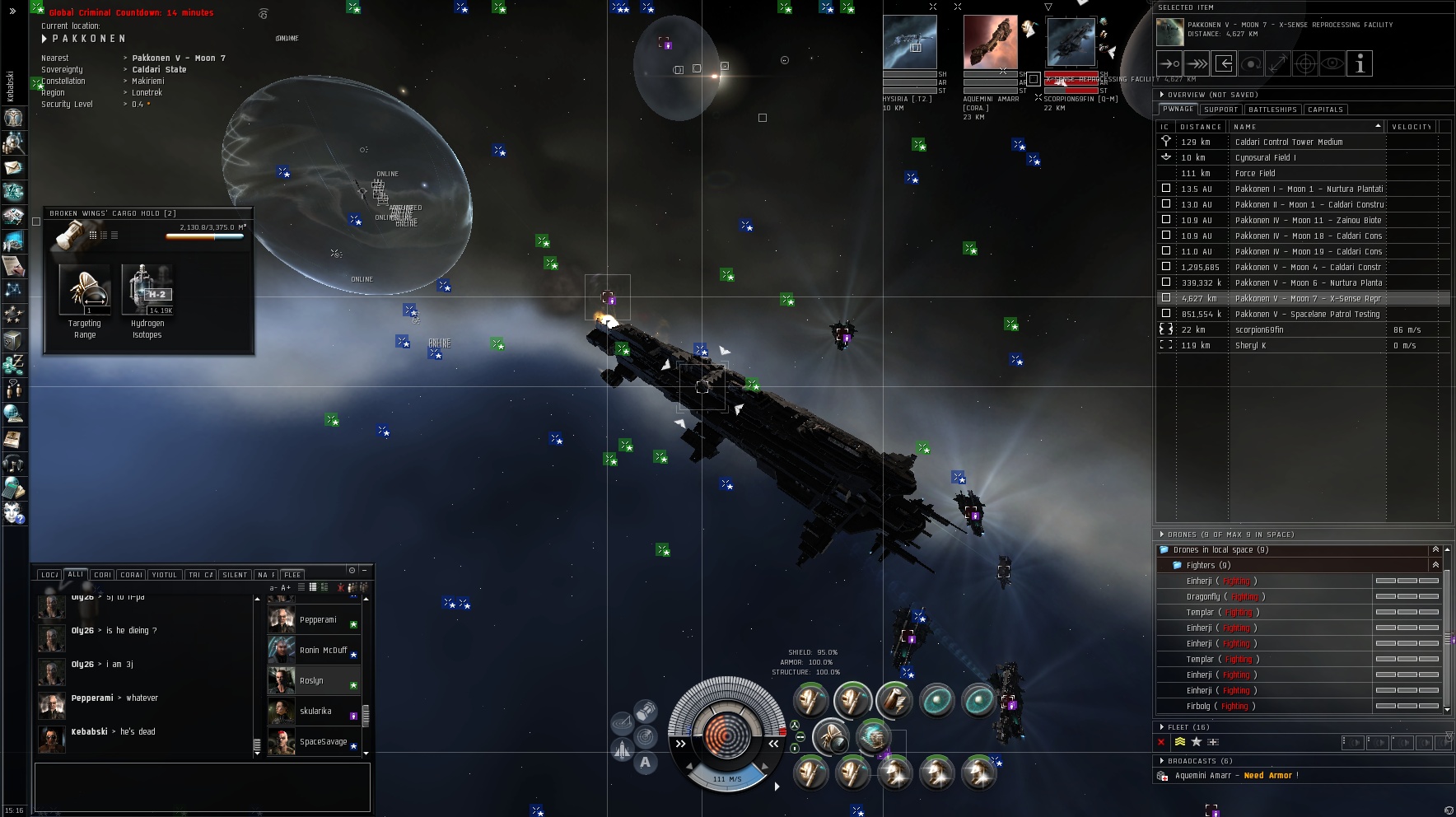The height and width of the screenshot is (817, 1456).
Task: Select the Cynosural Field I overview row
Action: (1265, 157)
